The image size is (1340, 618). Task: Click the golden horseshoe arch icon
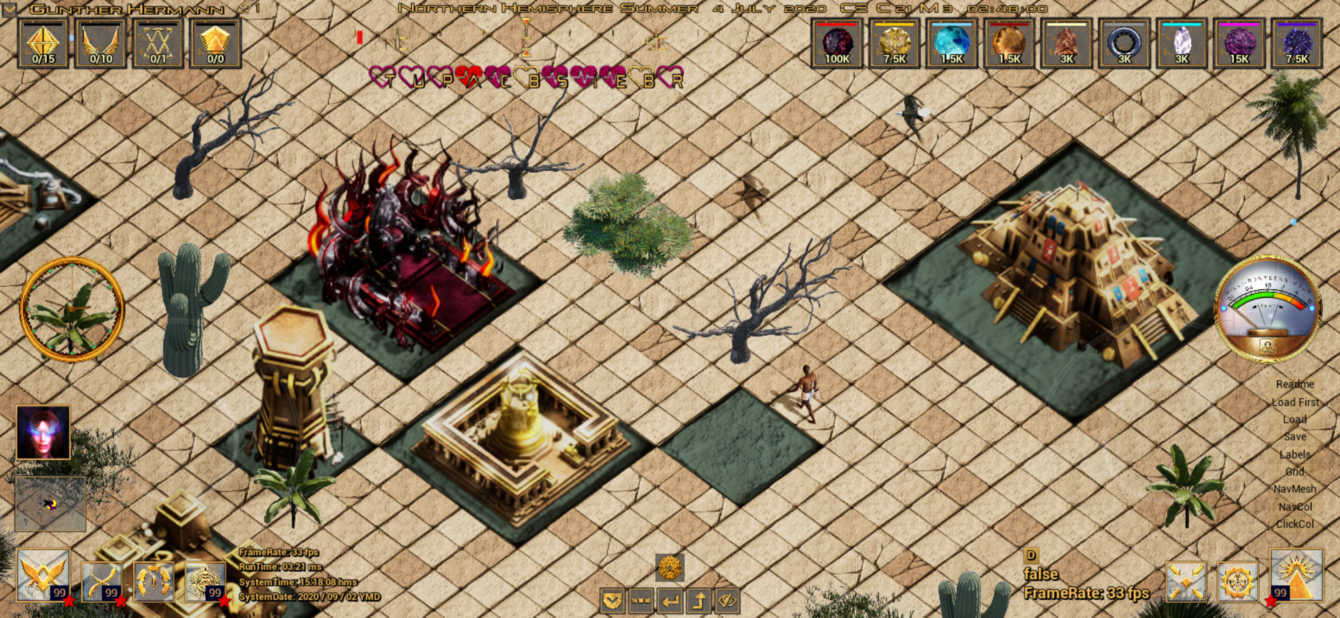[x=154, y=580]
